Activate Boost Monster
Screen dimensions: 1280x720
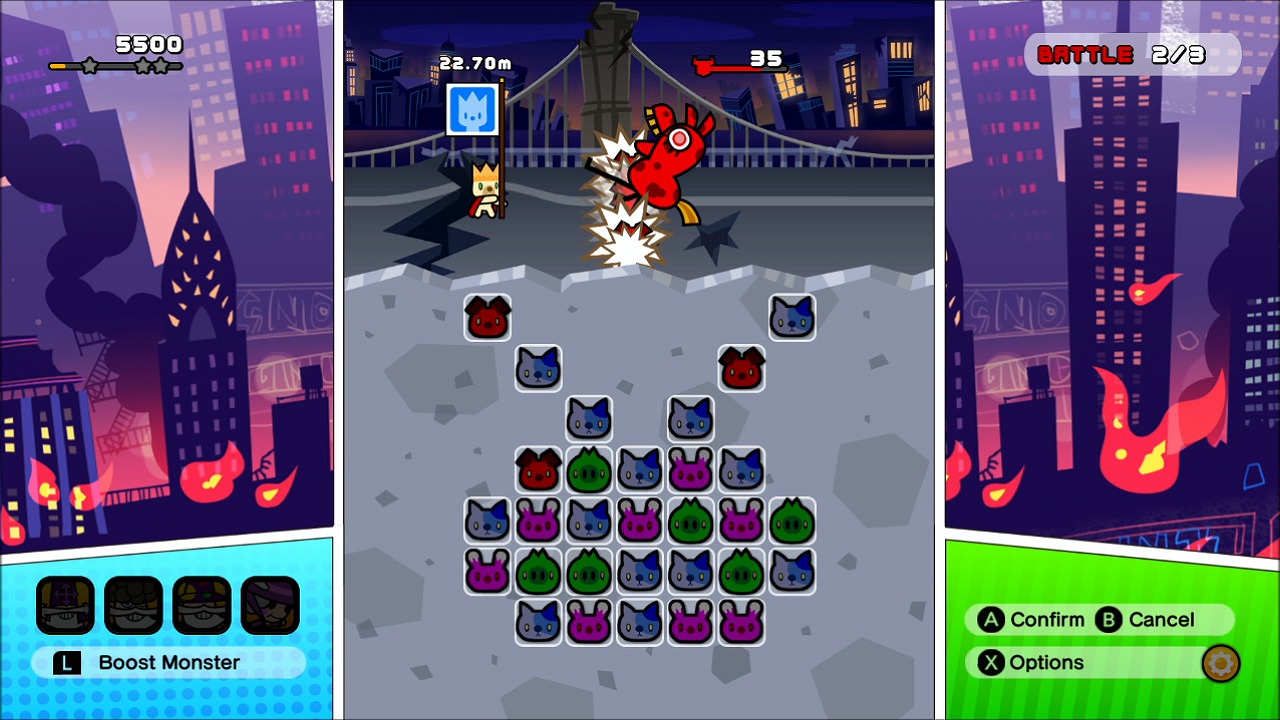(168, 662)
